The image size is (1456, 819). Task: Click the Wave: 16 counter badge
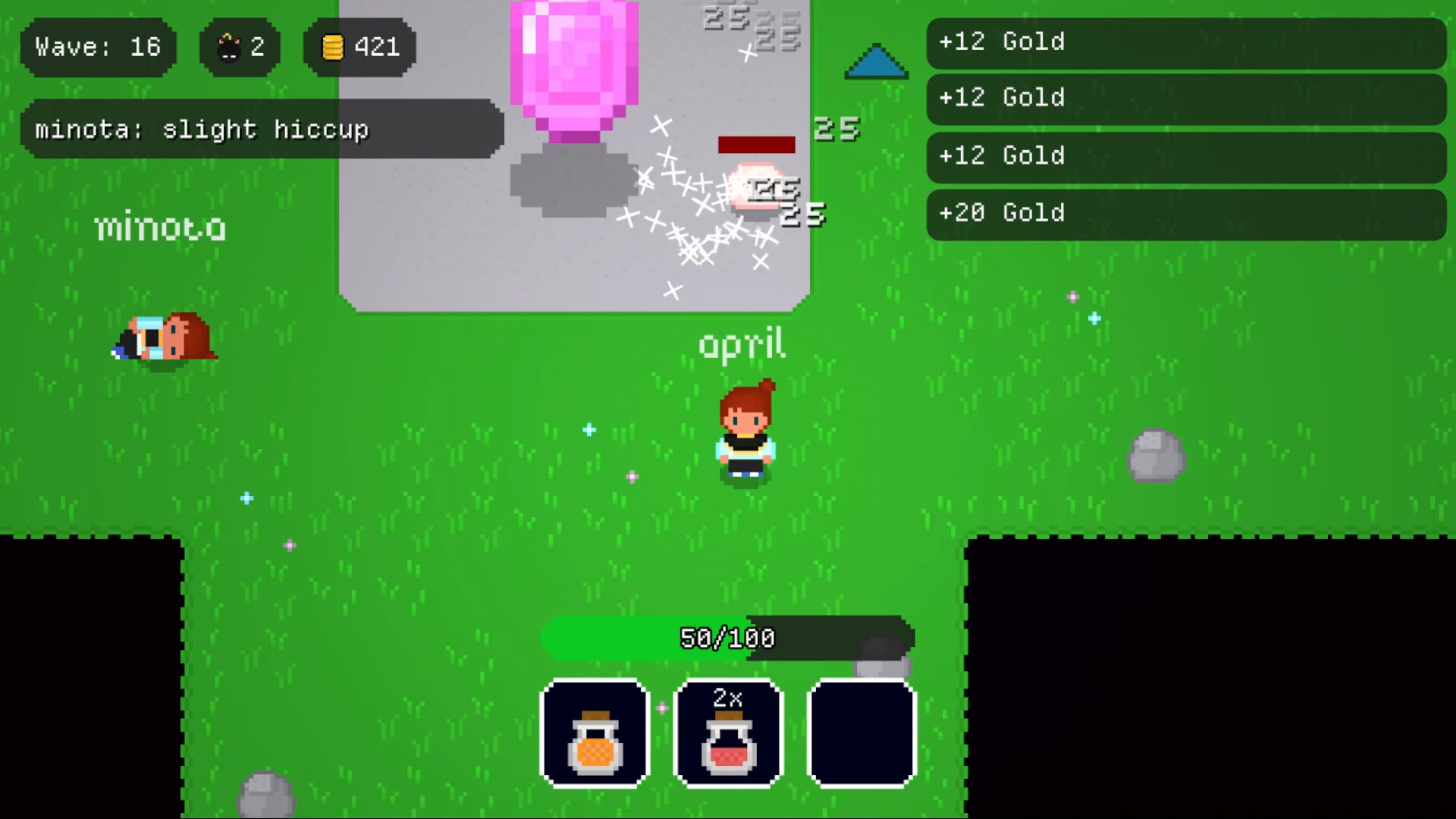pos(97,48)
